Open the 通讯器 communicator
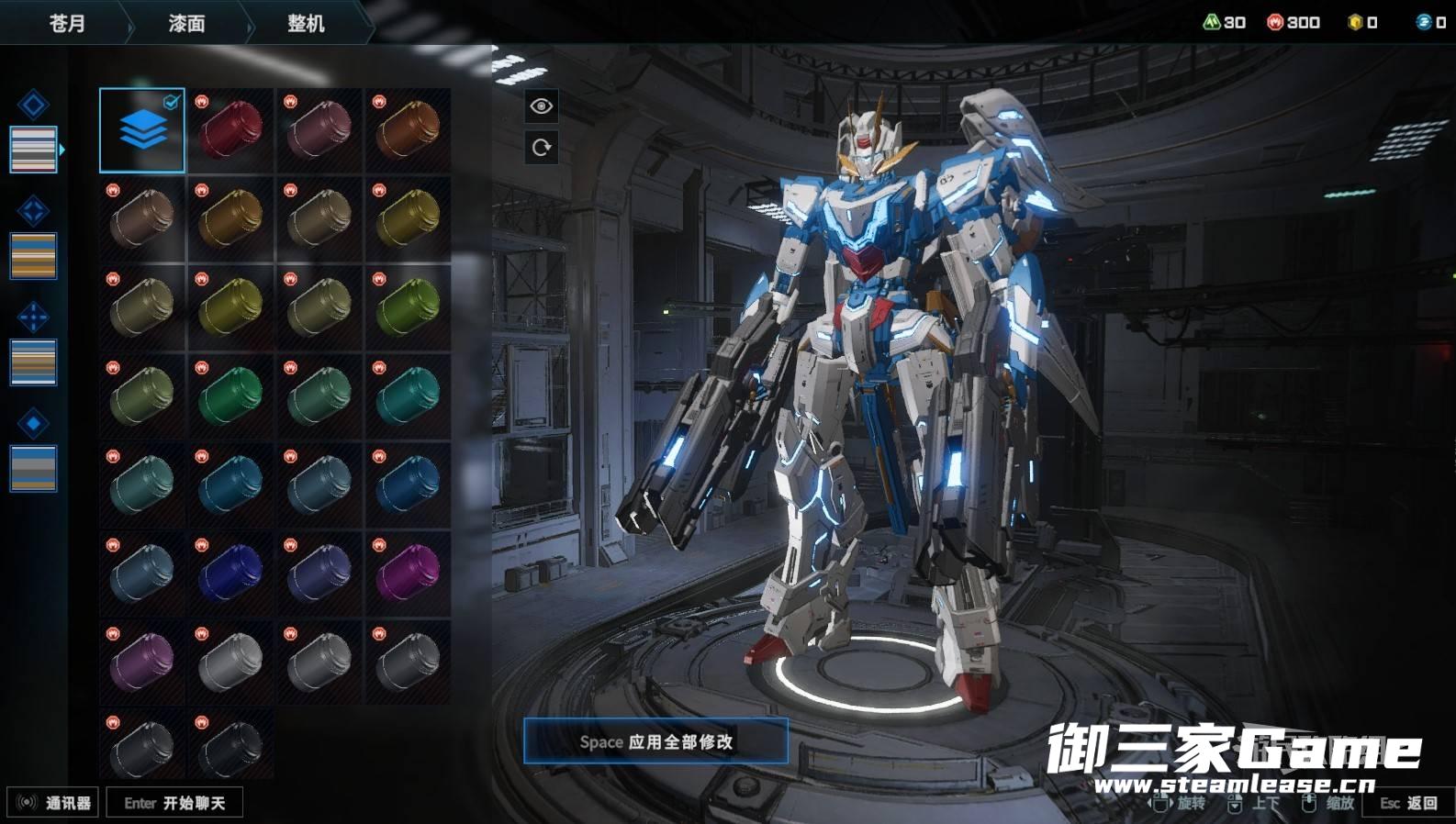Screen dimensions: 1456x824 [x=53, y=803]
